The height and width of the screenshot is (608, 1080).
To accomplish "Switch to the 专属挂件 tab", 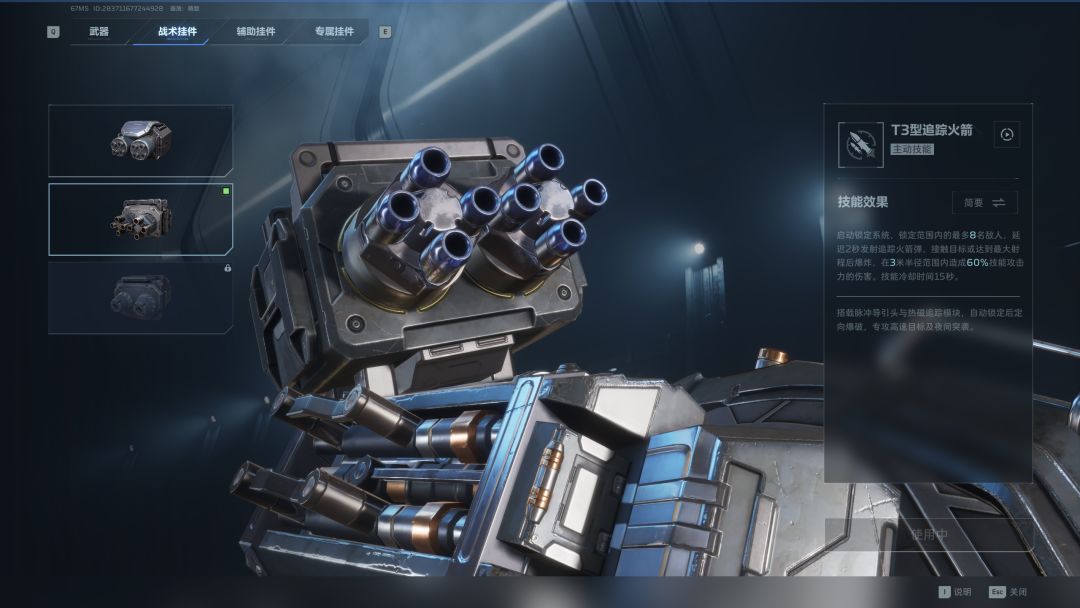I will pyautogui.click(x=334, y=31).
